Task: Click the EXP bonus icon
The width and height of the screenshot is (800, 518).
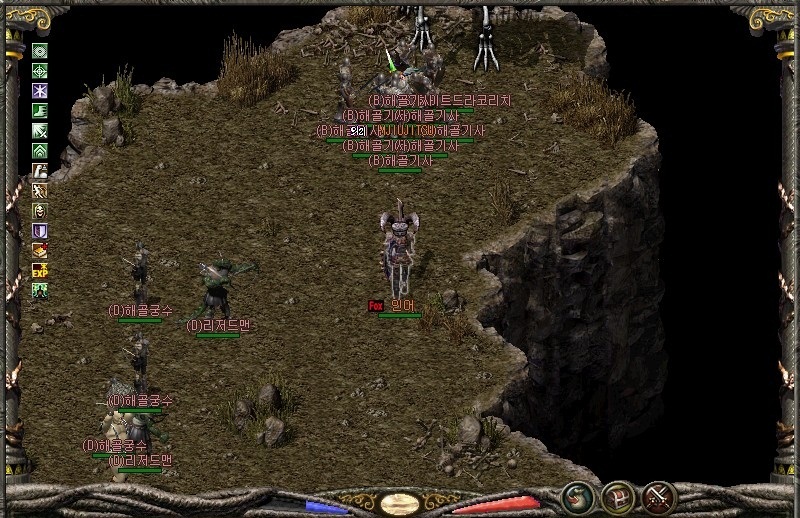Action: pos(40,270)
